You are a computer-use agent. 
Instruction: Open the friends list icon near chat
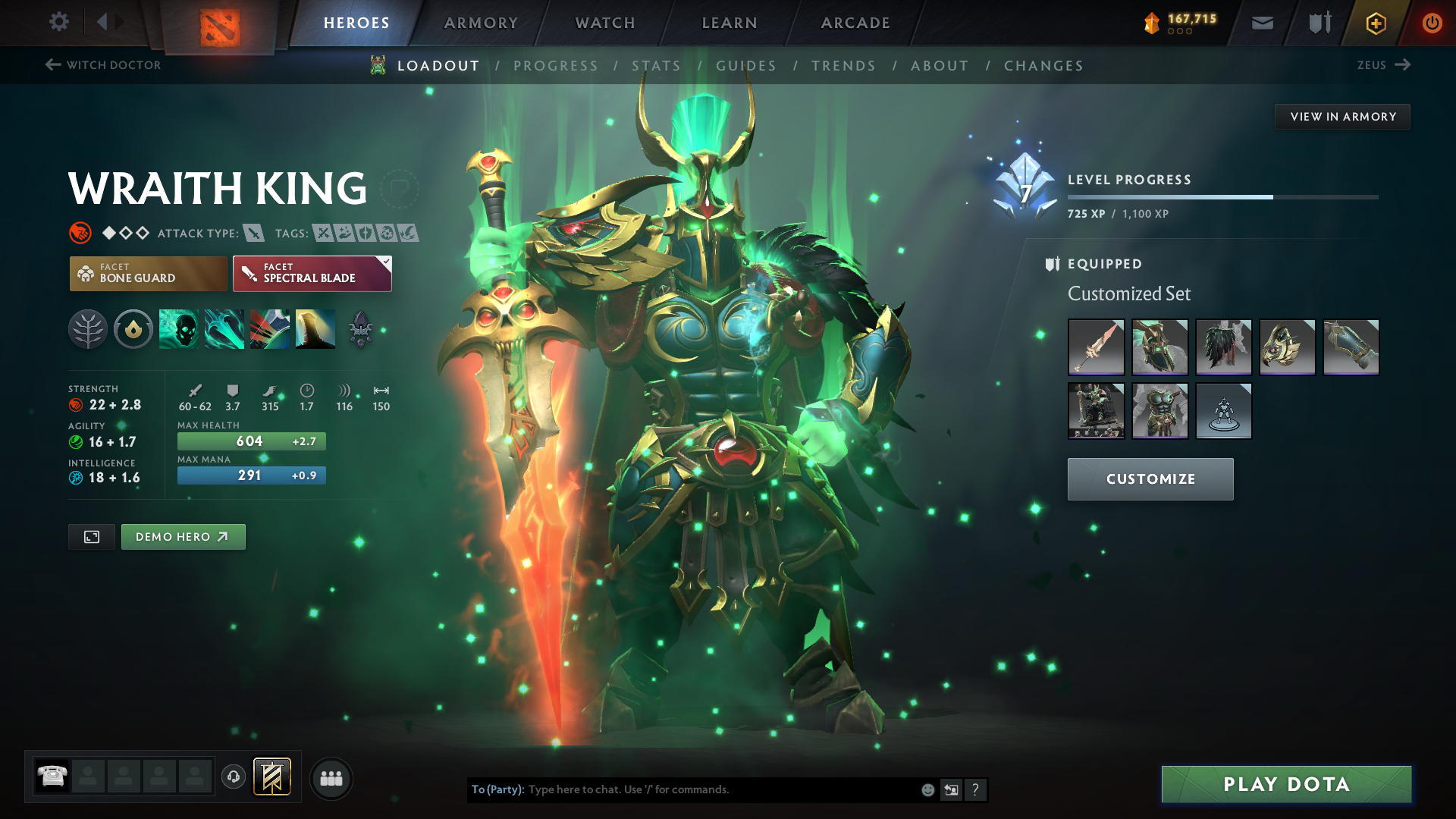click(x=331, y=777)
